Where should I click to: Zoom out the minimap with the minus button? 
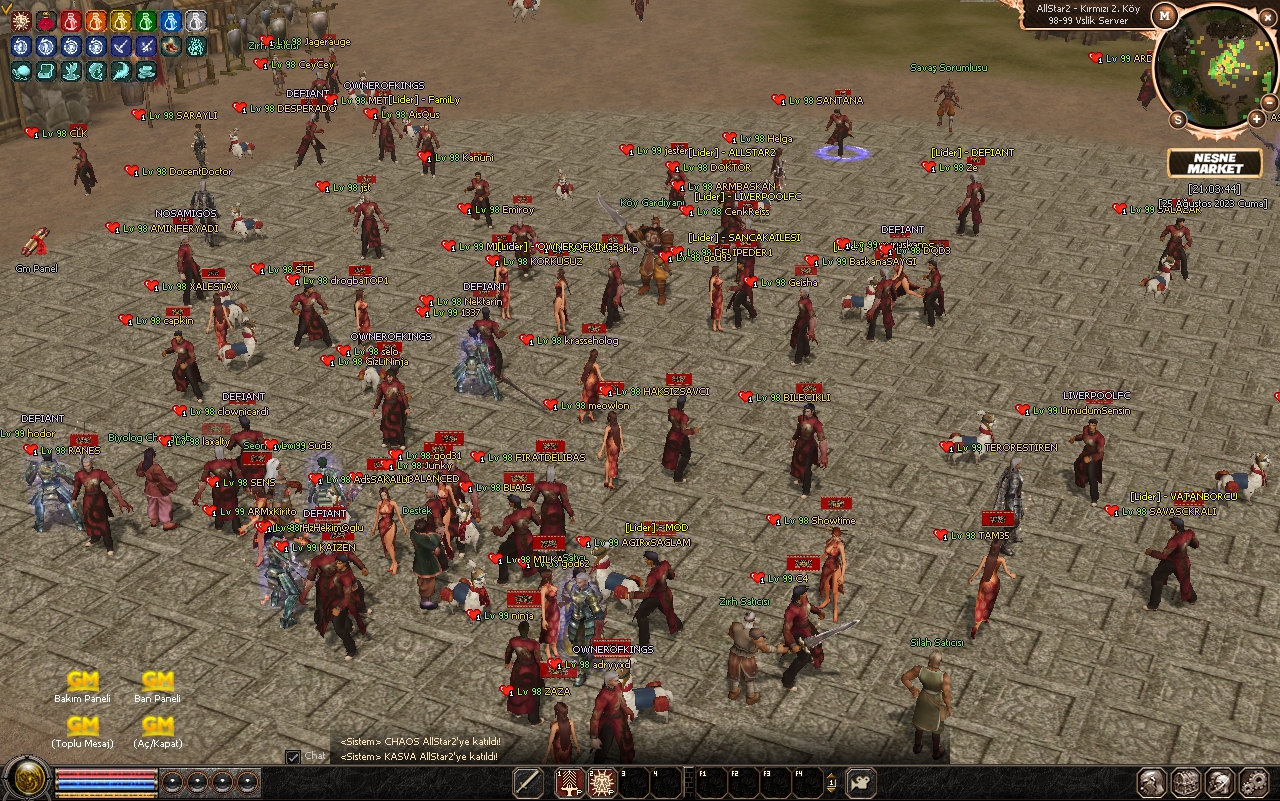coord(1270,102)
